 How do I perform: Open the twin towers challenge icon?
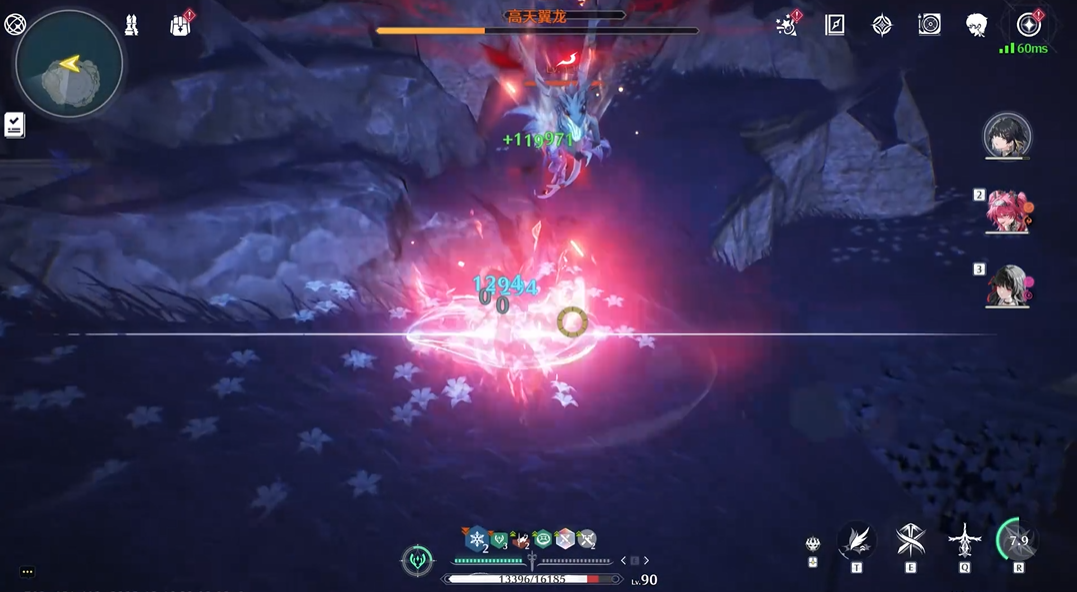[x=131, y=26]
